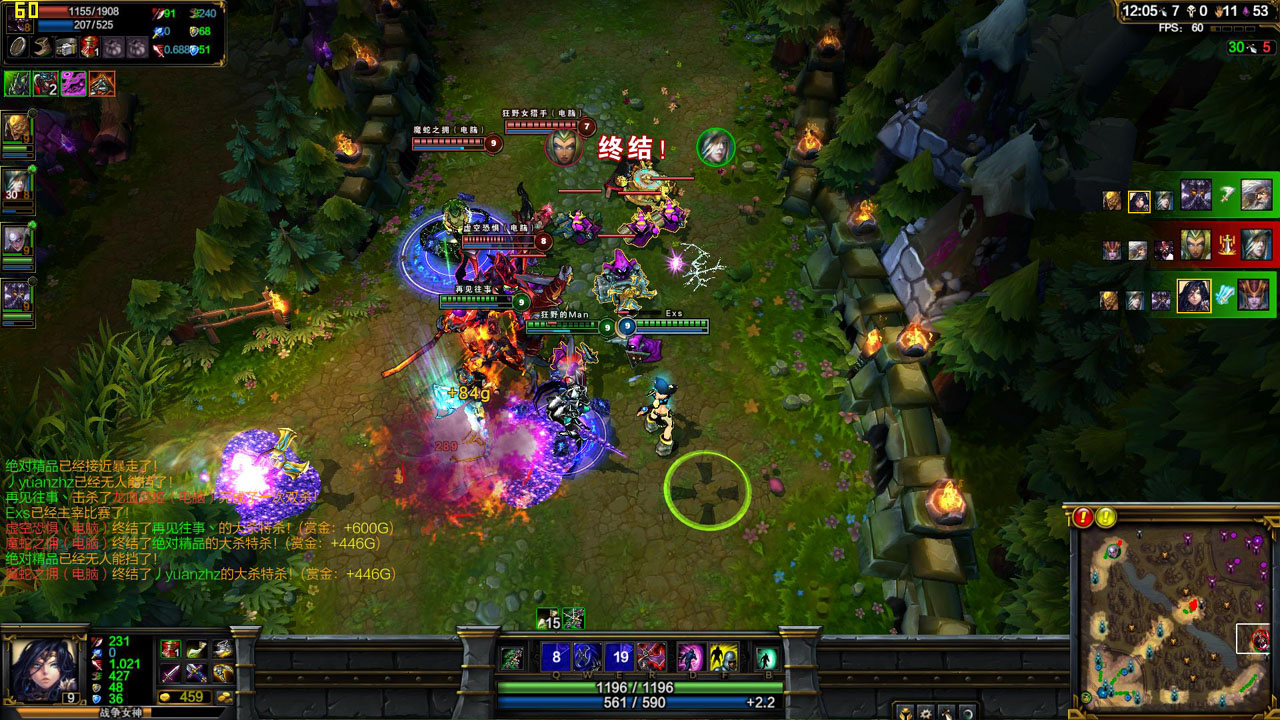Select the red health potion inventory slot
The image size is (1280, 720).
(171, 649)
